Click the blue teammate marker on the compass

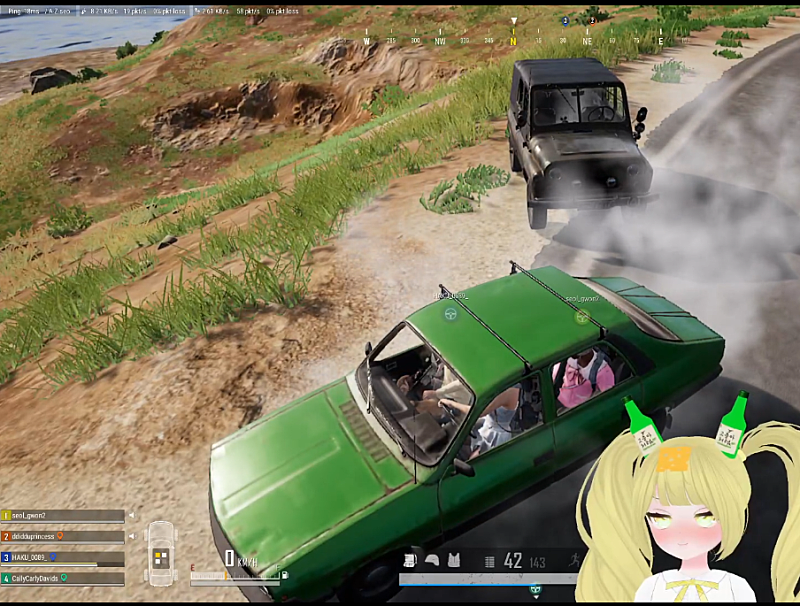click(565, 21)
